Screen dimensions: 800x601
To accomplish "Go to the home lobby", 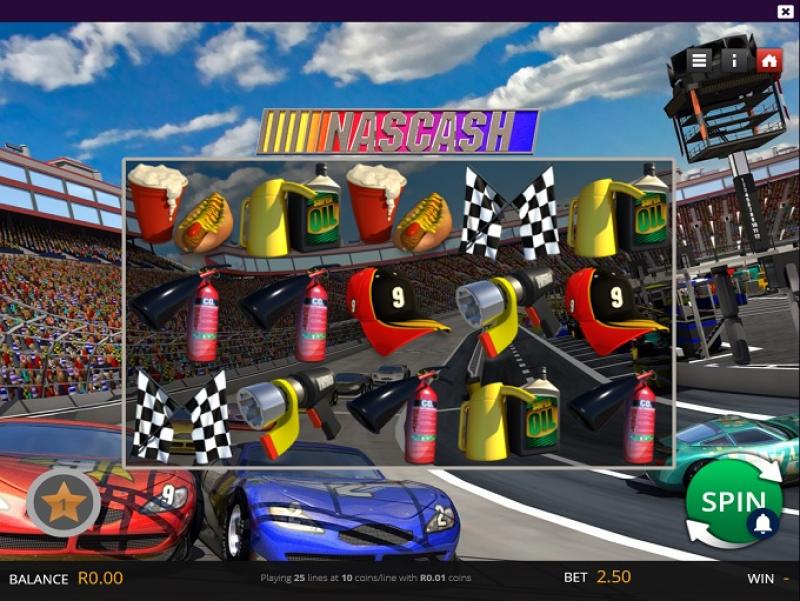I will point(768,60).
